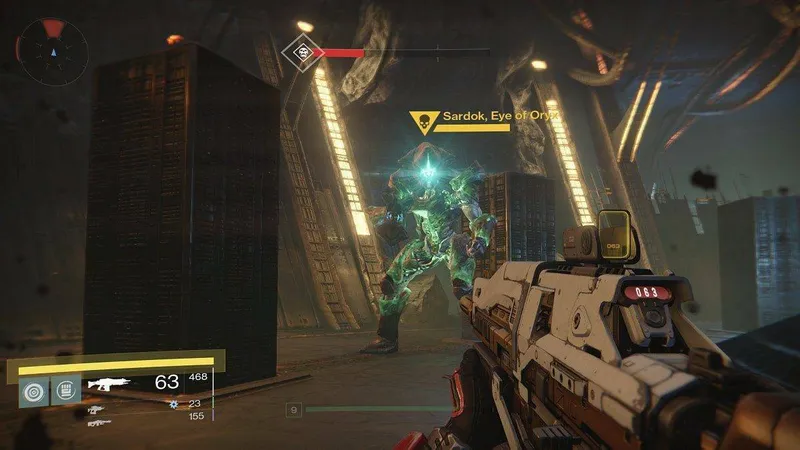Click the boss skull diamond icon
Viewport: 800px width, 450px height.
click(x=298, y=49)
